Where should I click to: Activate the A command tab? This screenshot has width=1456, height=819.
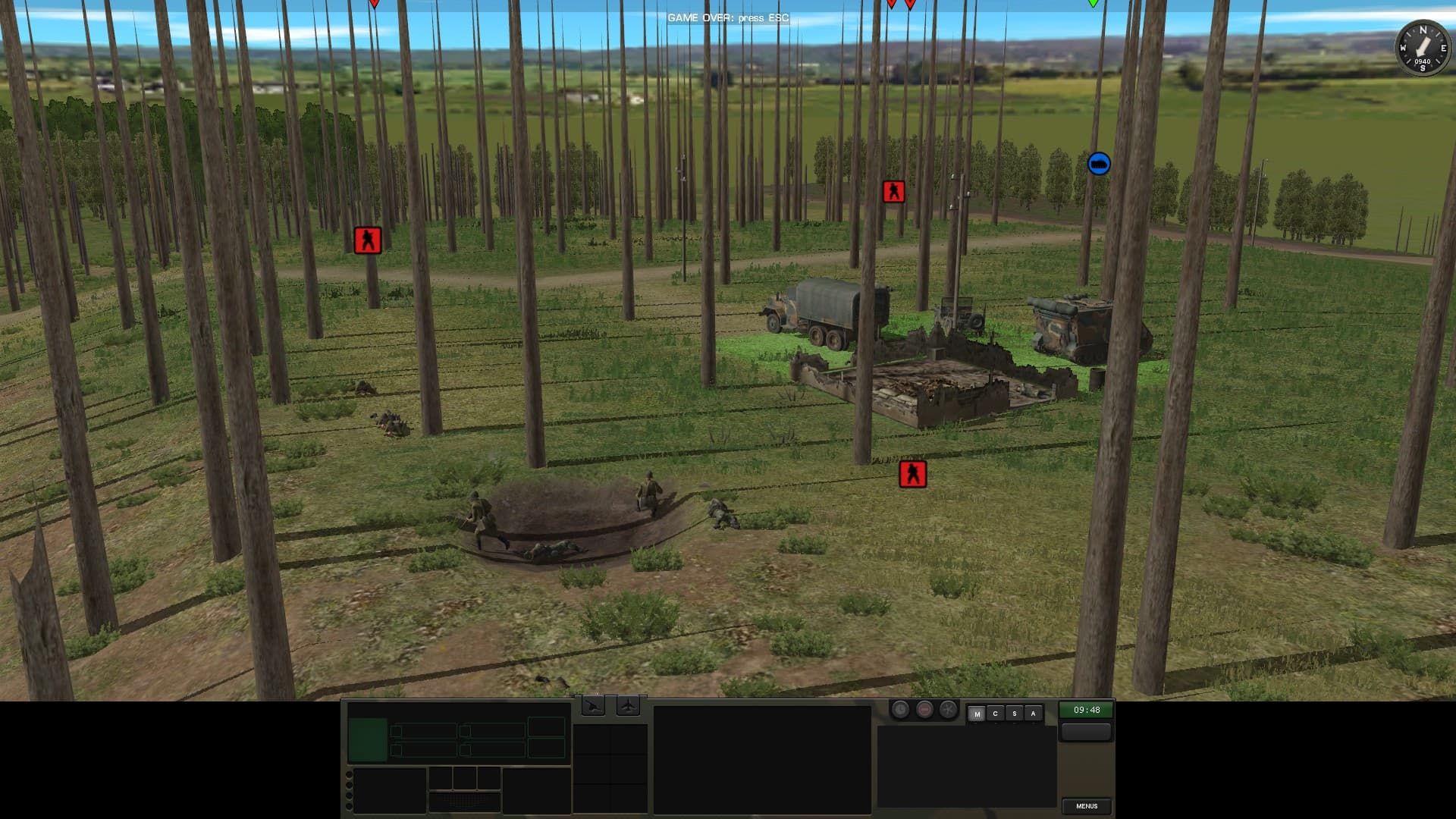pyautogui.click(x=1033, y=714)
